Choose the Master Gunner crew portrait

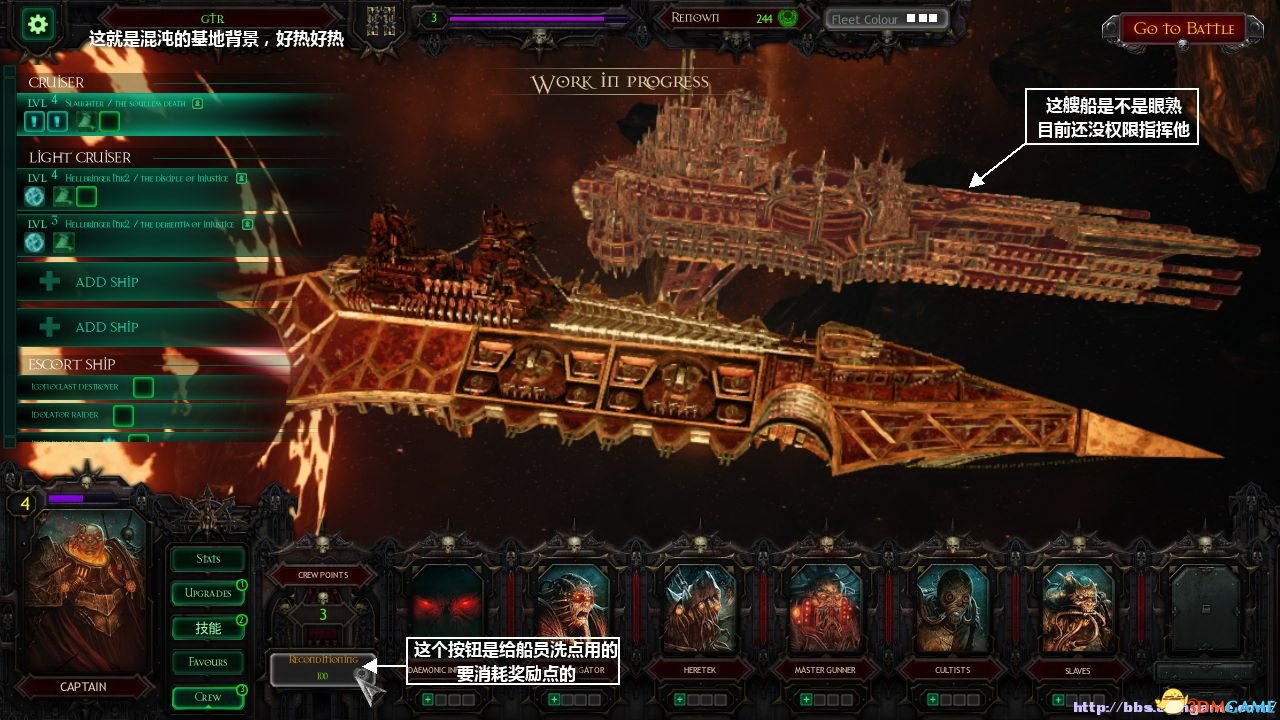[826, 609]
